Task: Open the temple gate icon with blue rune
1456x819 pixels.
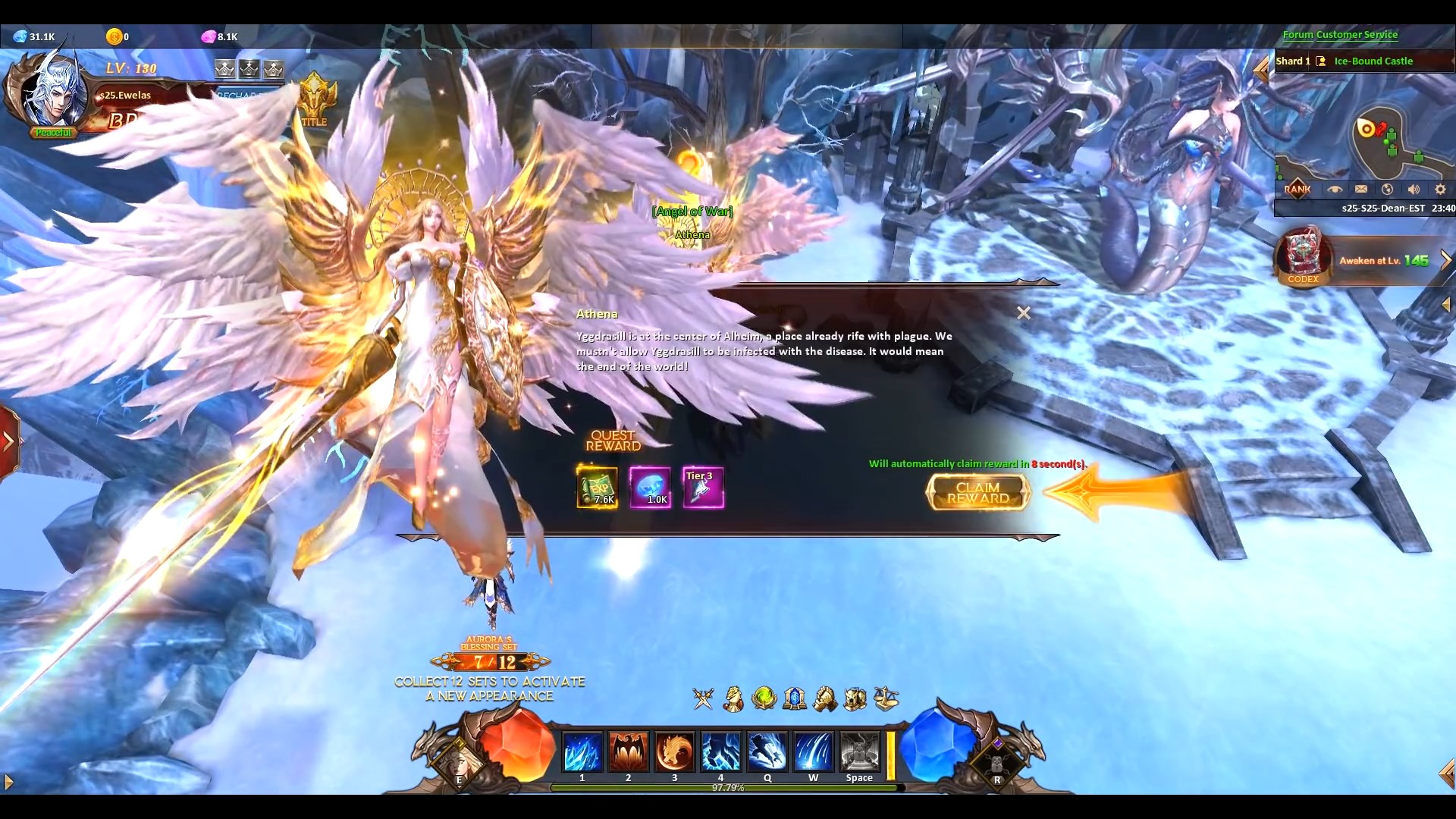Action: pyautogui.click(x=795, y=699)
